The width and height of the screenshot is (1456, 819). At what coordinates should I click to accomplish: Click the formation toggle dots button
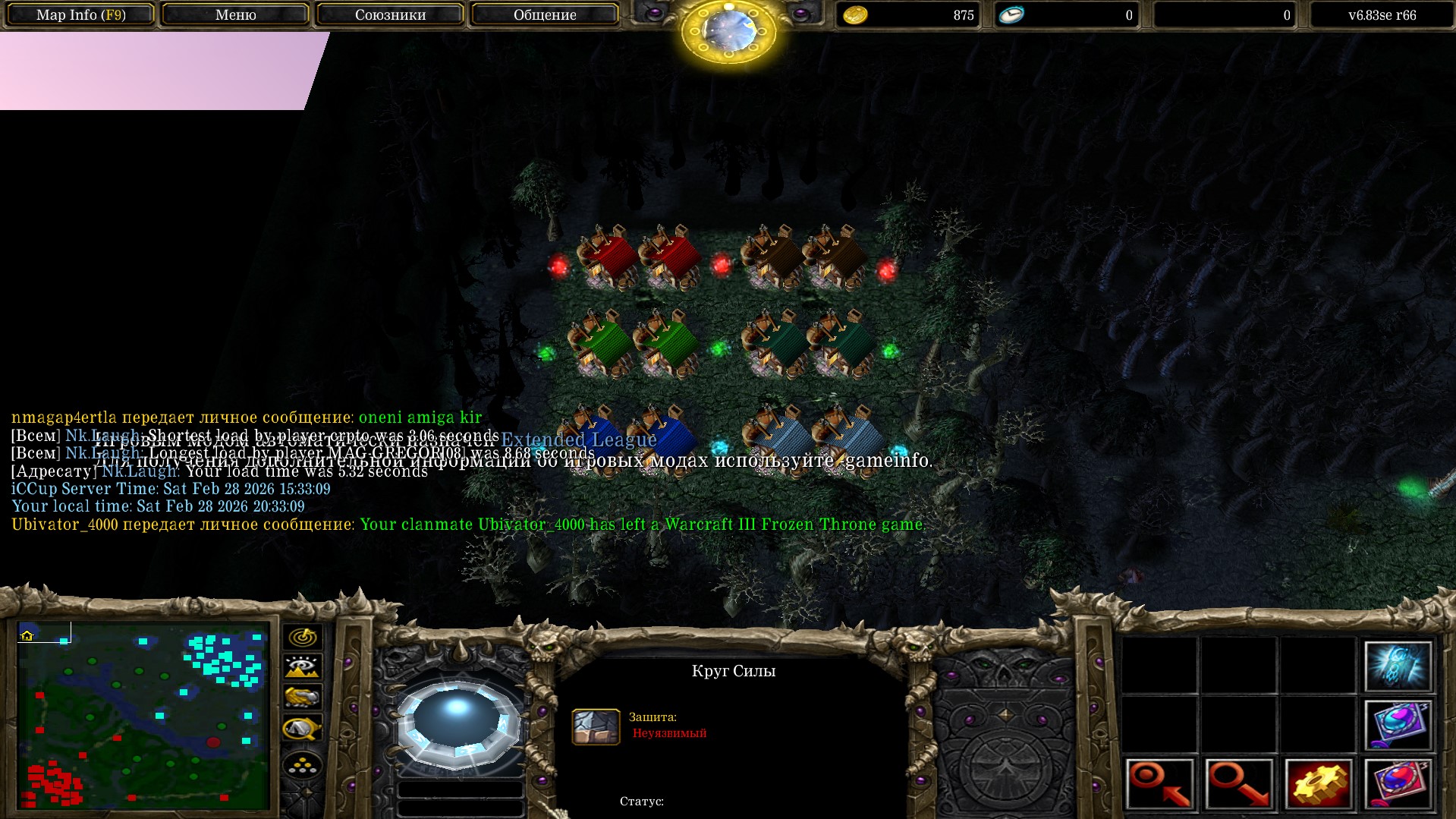coord(302,765)
